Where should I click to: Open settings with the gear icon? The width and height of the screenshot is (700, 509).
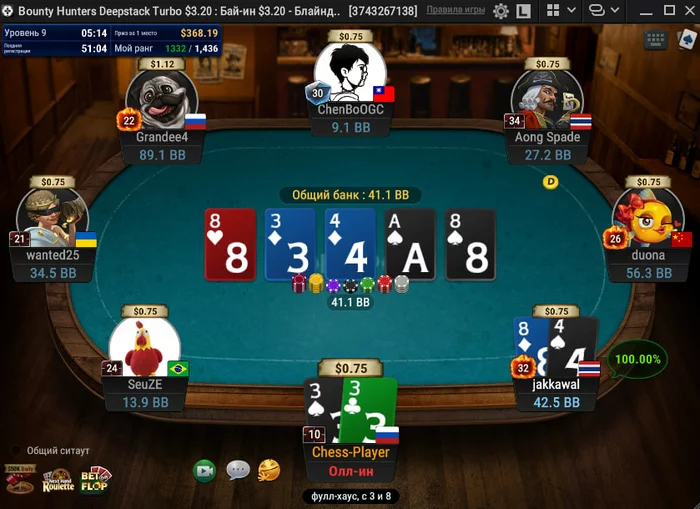pos(502,11)
